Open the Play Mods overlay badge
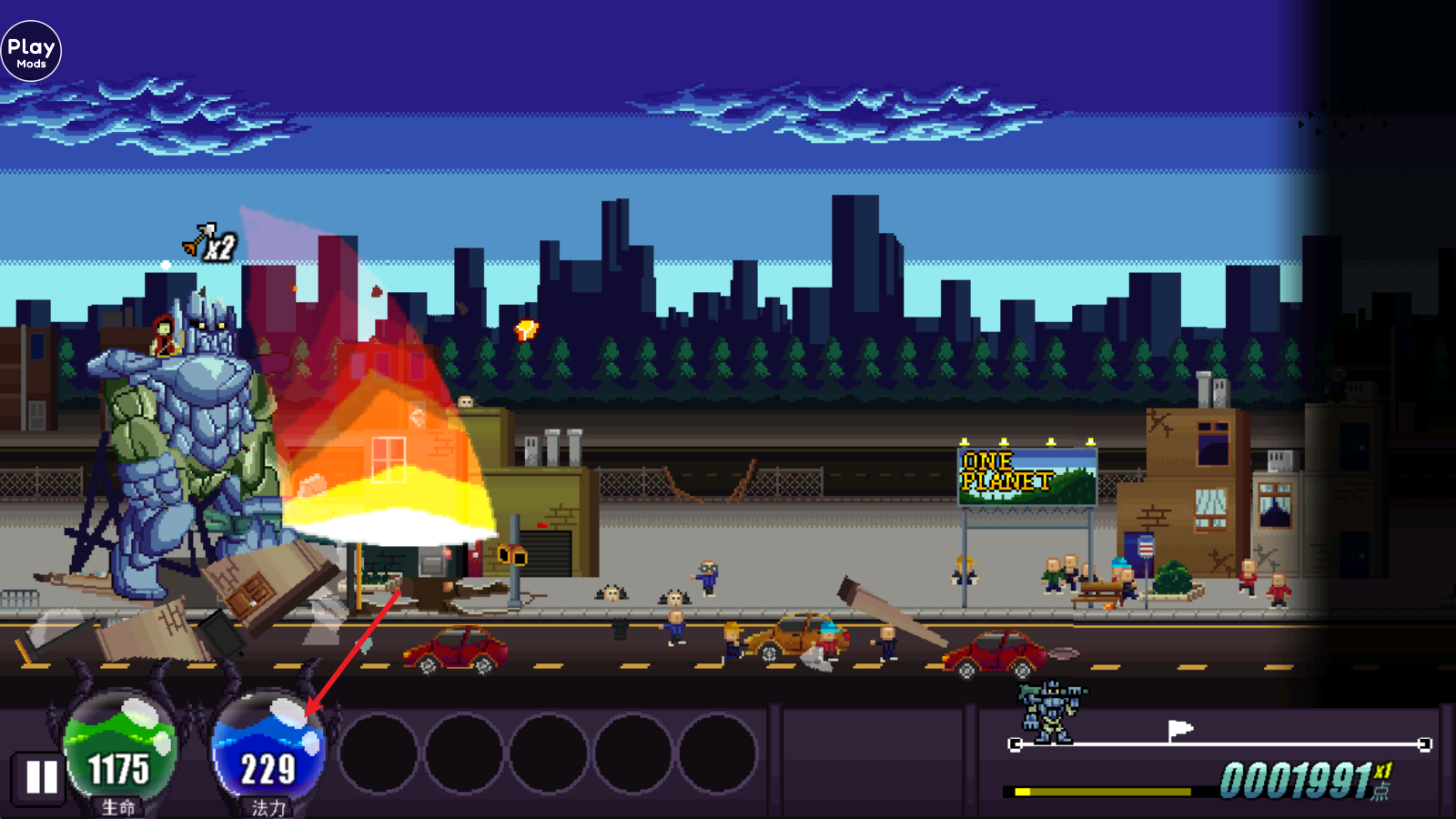 (x=31, y=52)
